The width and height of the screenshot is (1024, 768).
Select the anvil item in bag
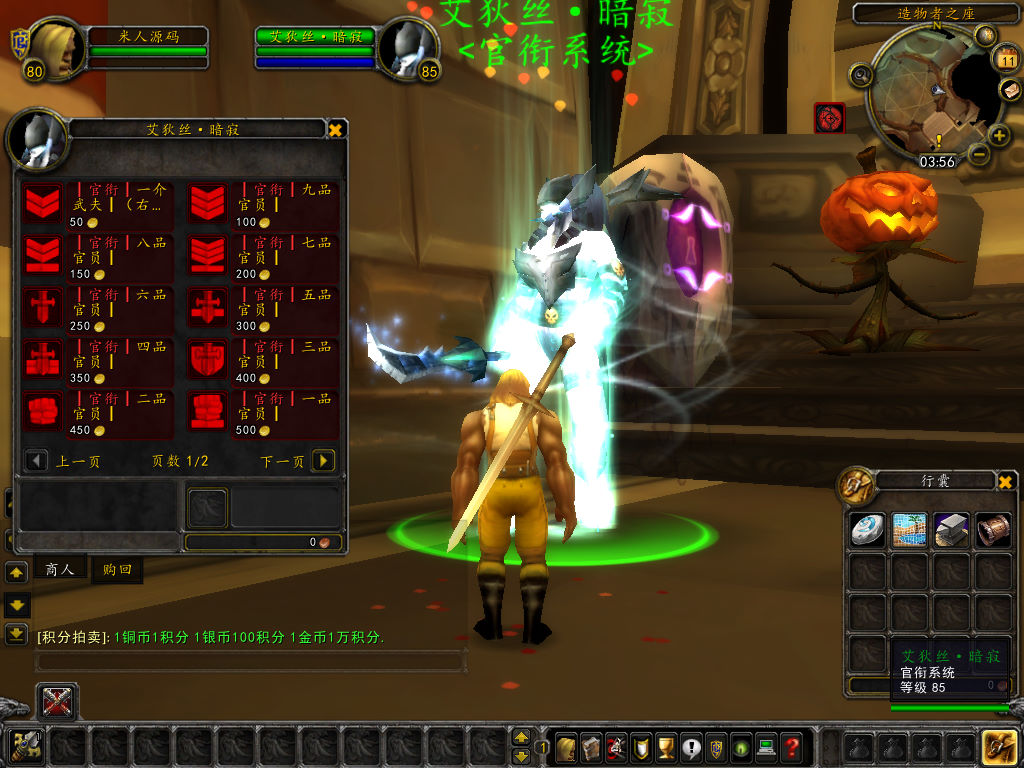(x=951, y=530)
